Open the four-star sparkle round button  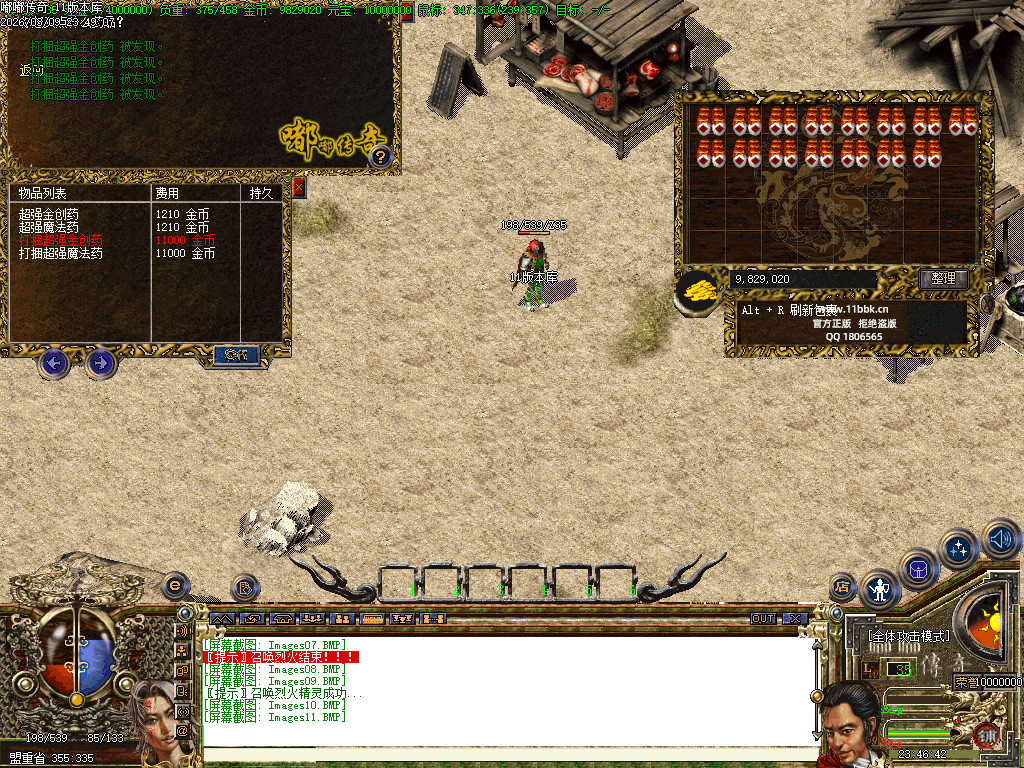point(959,548)
